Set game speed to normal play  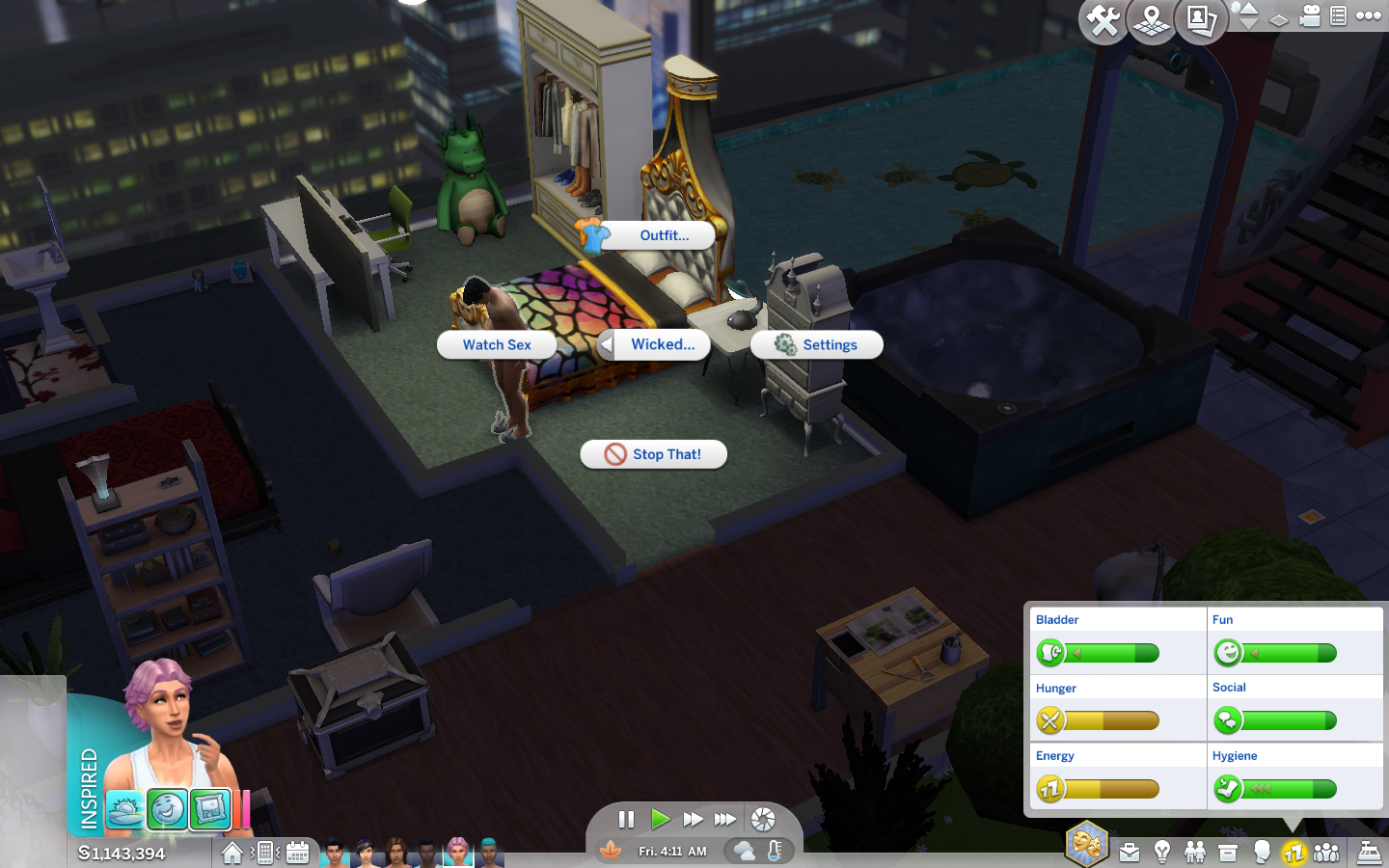click(661, 820)
